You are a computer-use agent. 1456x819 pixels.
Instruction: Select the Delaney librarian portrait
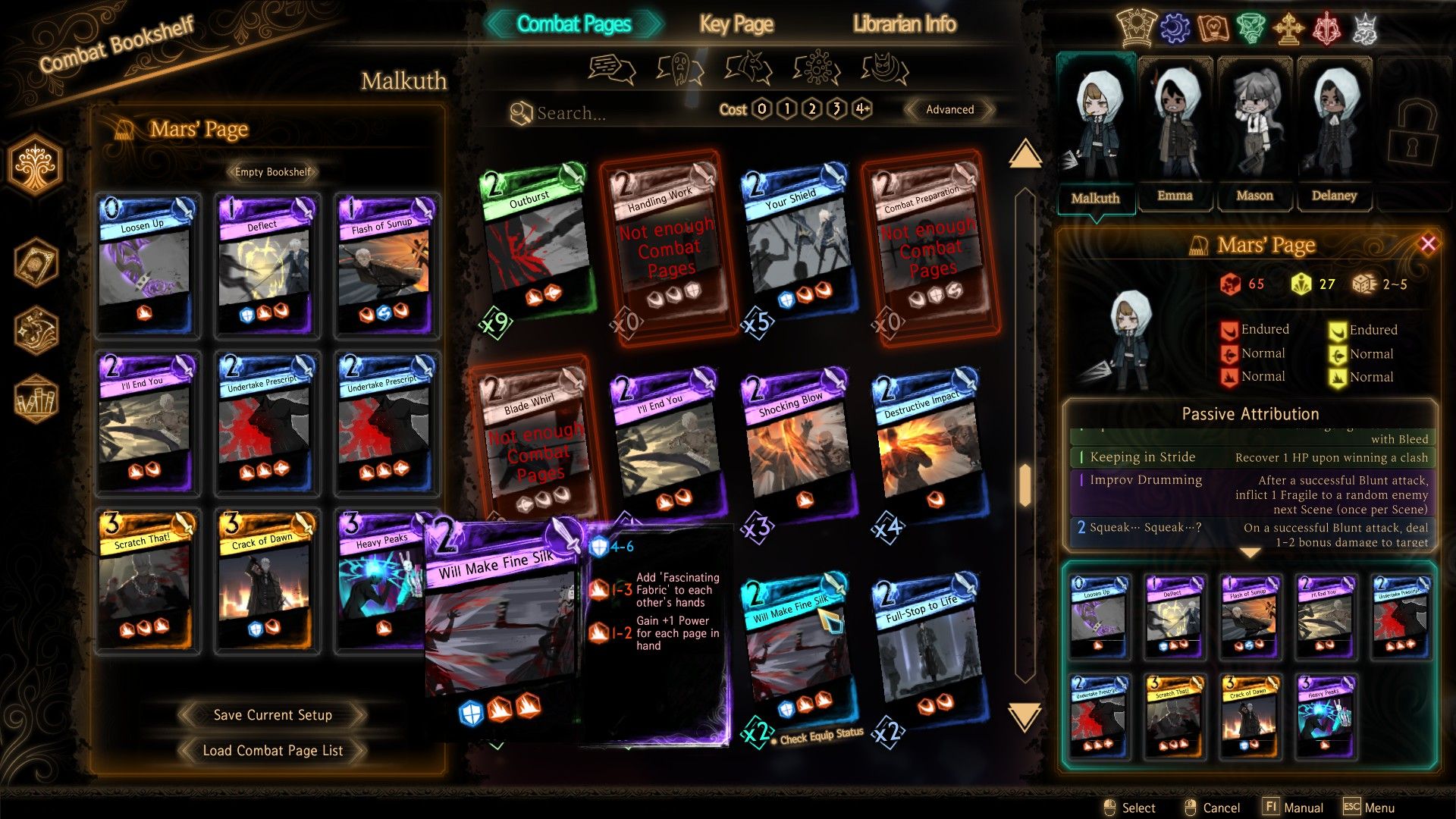(x=1334, y=133)
